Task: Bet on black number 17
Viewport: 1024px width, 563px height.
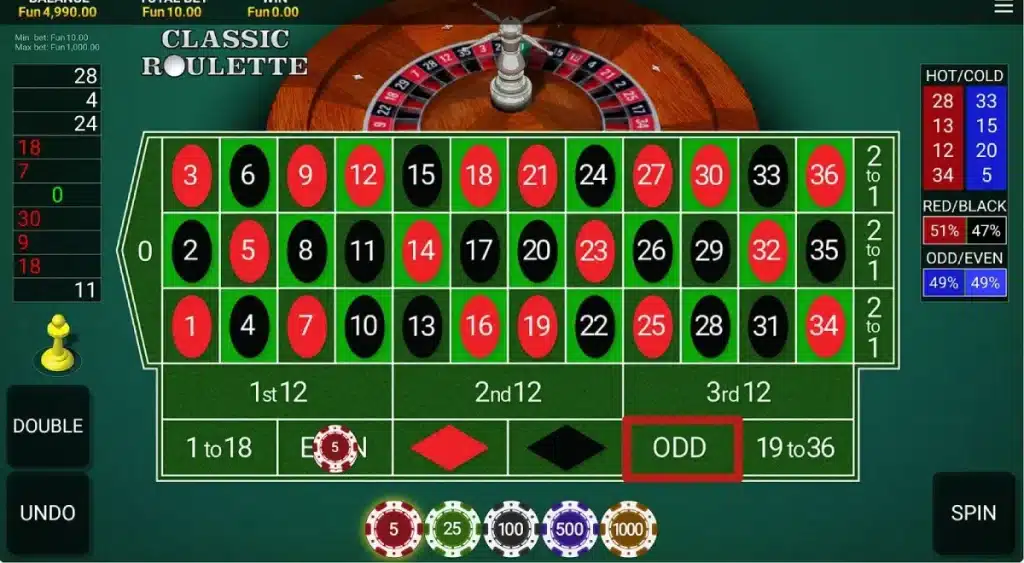Action: pos(479,250)
